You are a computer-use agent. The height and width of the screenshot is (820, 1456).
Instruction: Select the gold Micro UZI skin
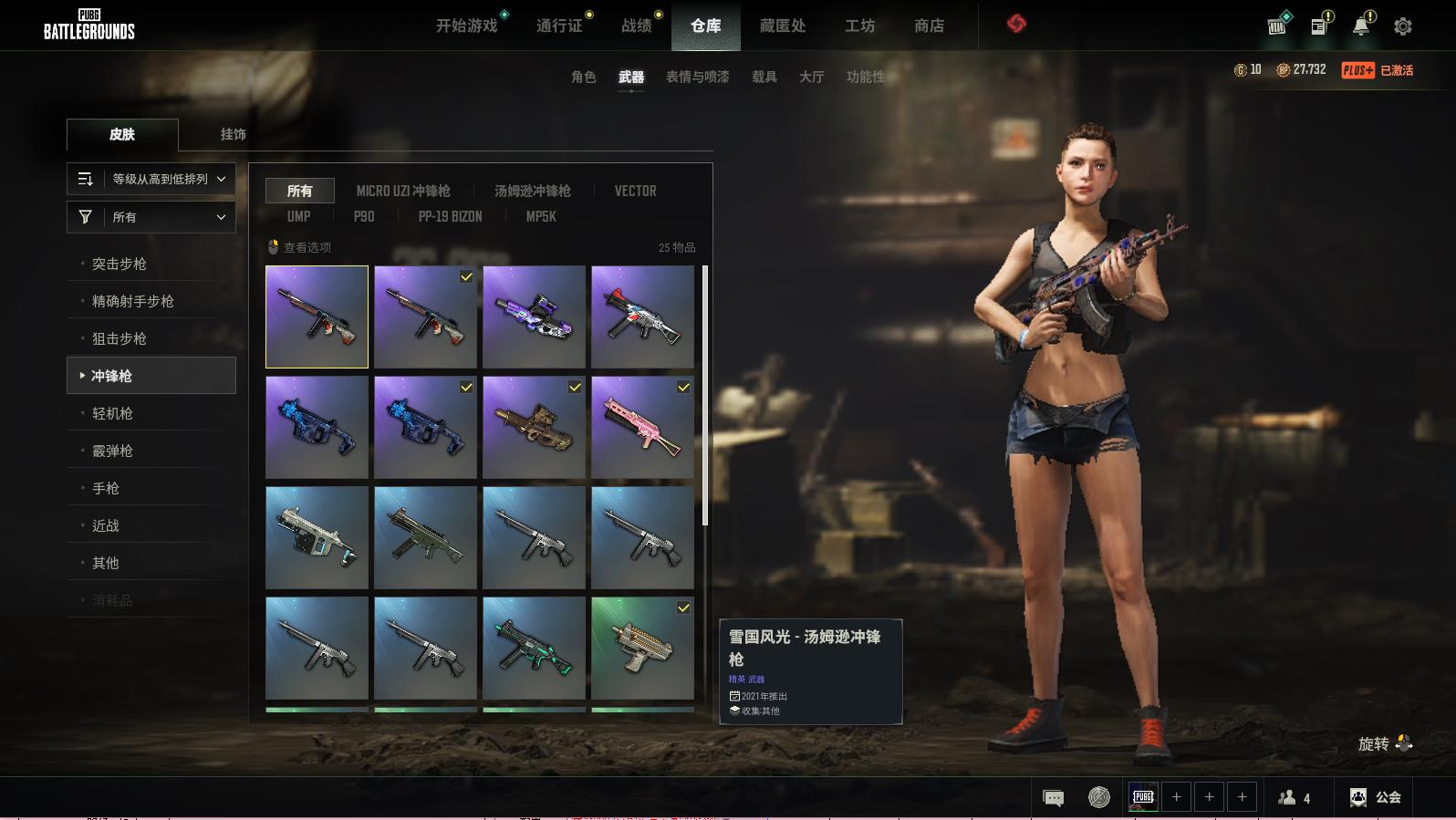point(642,648)
